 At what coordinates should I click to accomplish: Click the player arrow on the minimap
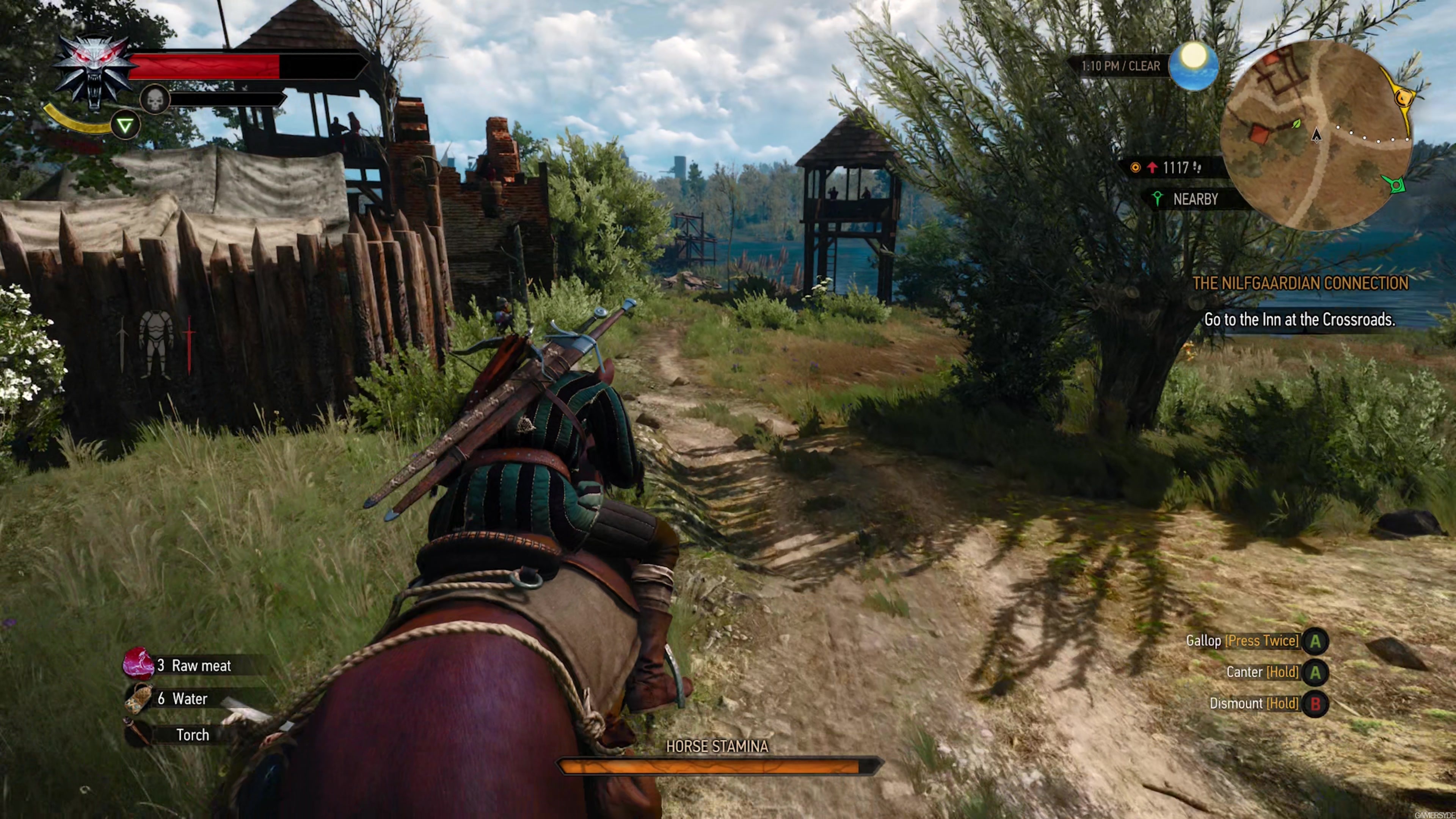(x=1316, y=136)
